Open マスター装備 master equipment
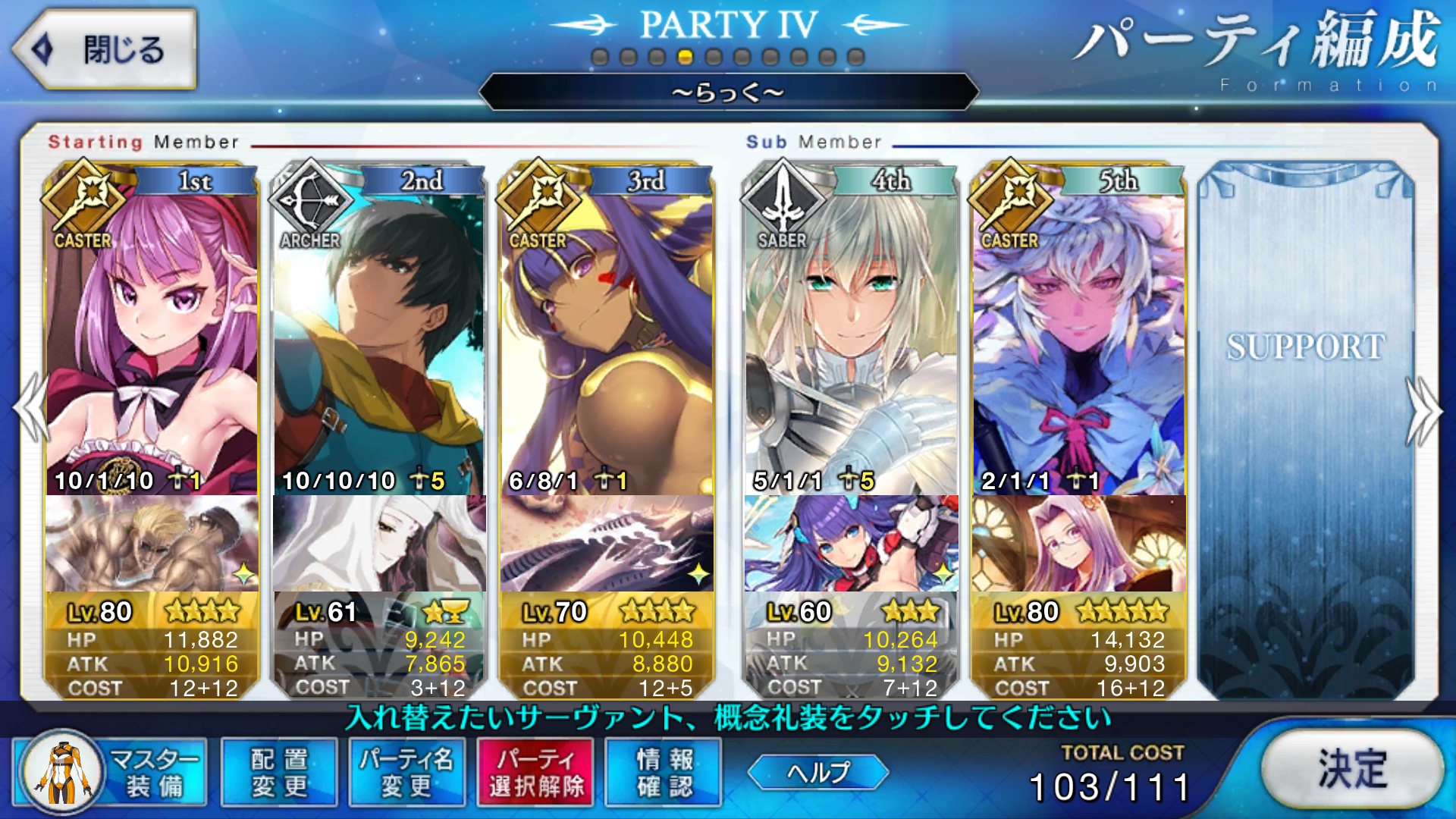1456x819 pixels. click(111, 772)
